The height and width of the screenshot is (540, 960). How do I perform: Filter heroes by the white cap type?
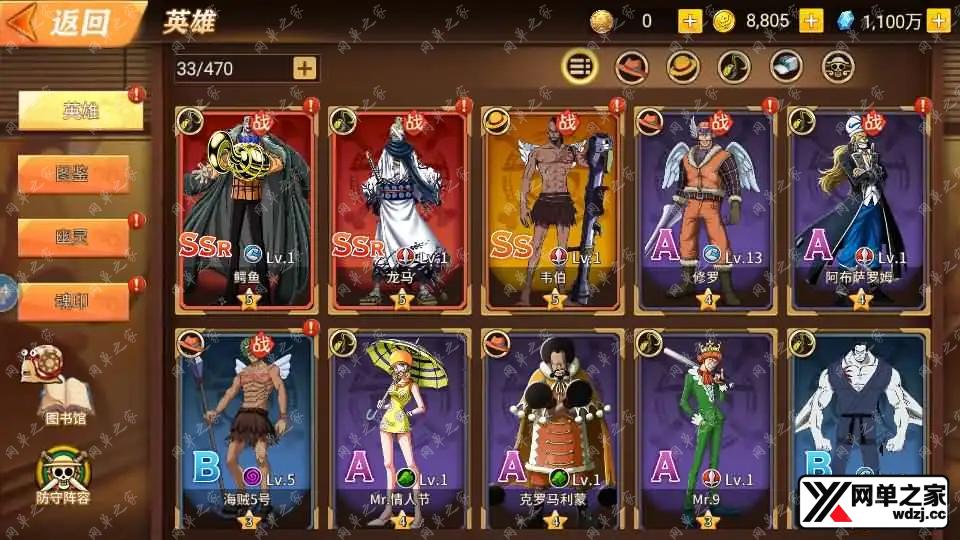(786, 67)
